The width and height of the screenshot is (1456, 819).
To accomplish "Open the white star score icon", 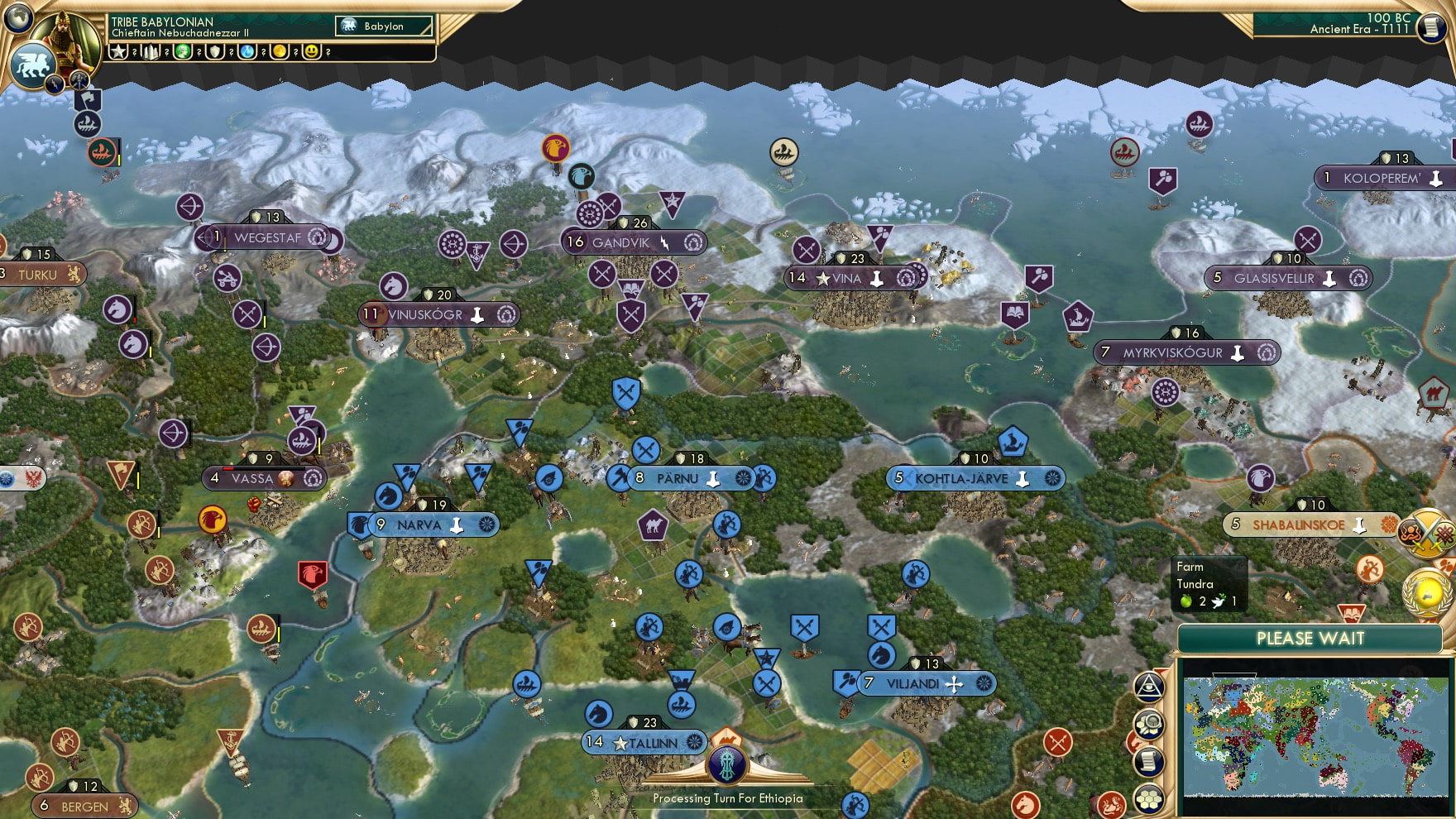I will click(x=118, y=51).
